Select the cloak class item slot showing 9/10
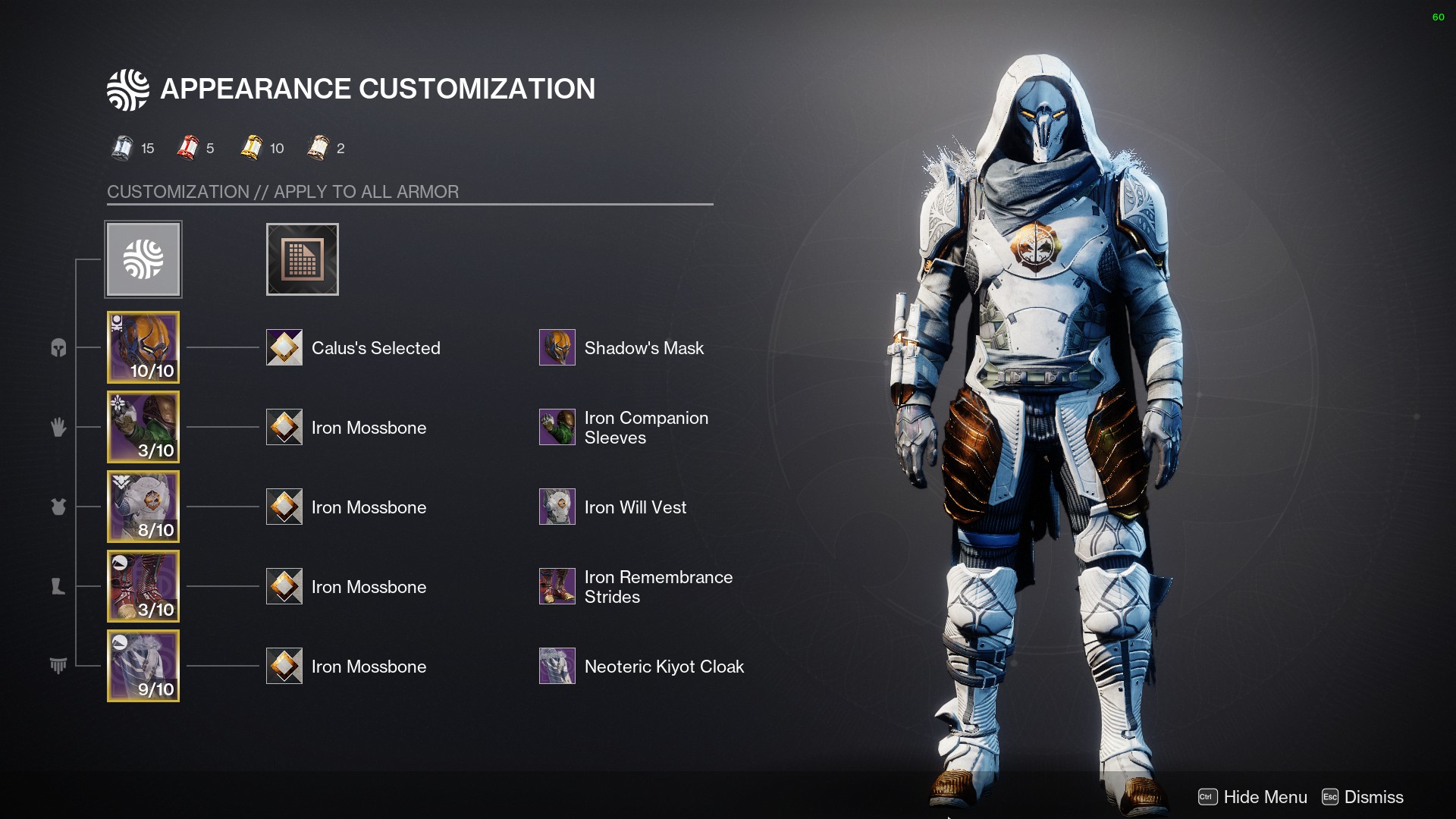 (x=143, y=666)
